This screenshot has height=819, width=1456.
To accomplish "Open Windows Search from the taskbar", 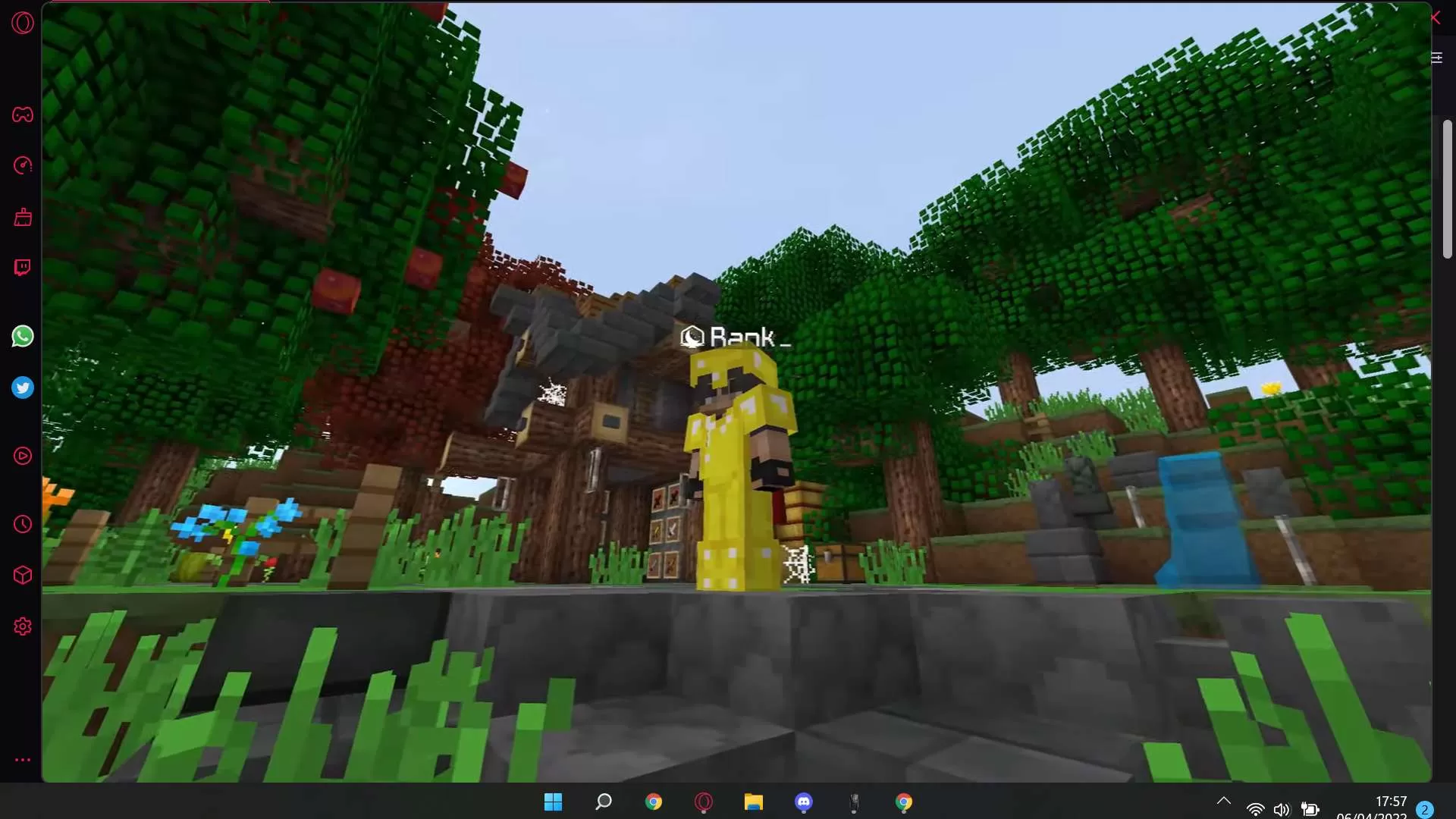I will [603, 802].
